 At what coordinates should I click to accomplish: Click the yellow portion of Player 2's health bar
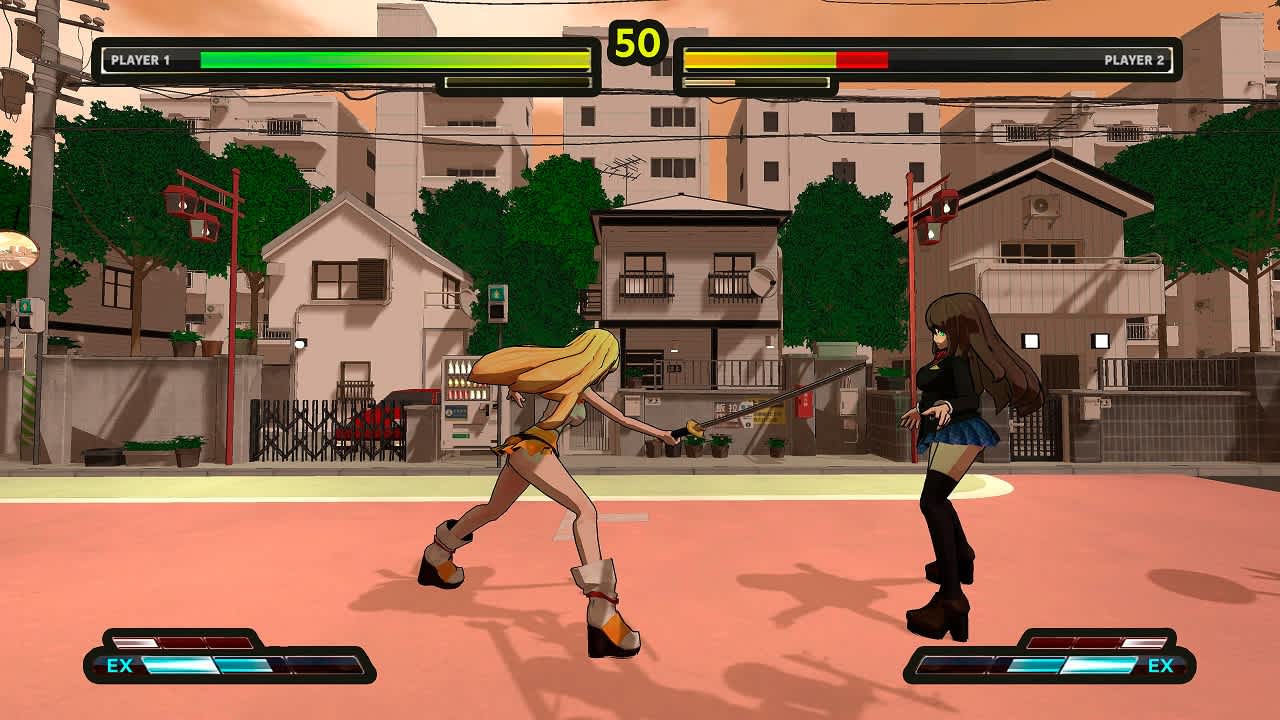pyautogui.click(x=760, y=58)
